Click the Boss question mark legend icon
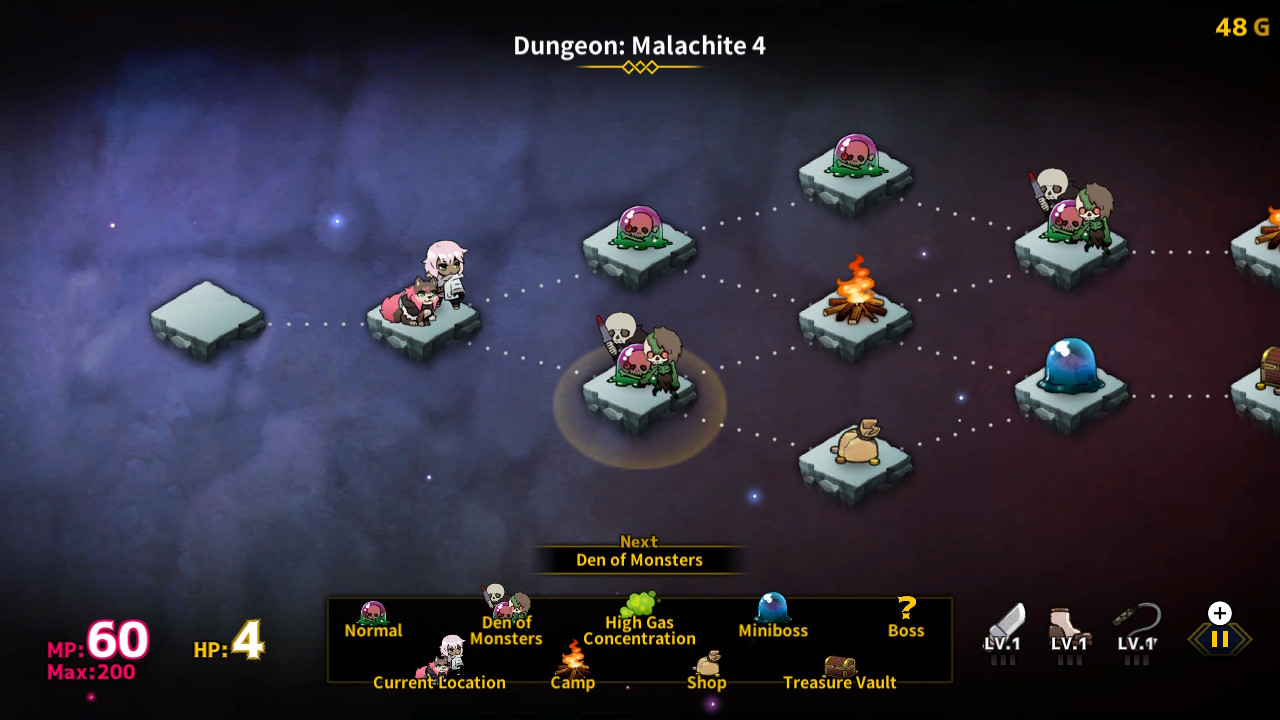The width and height of the screenshot is (1280, 720). [x=905, y=609]
